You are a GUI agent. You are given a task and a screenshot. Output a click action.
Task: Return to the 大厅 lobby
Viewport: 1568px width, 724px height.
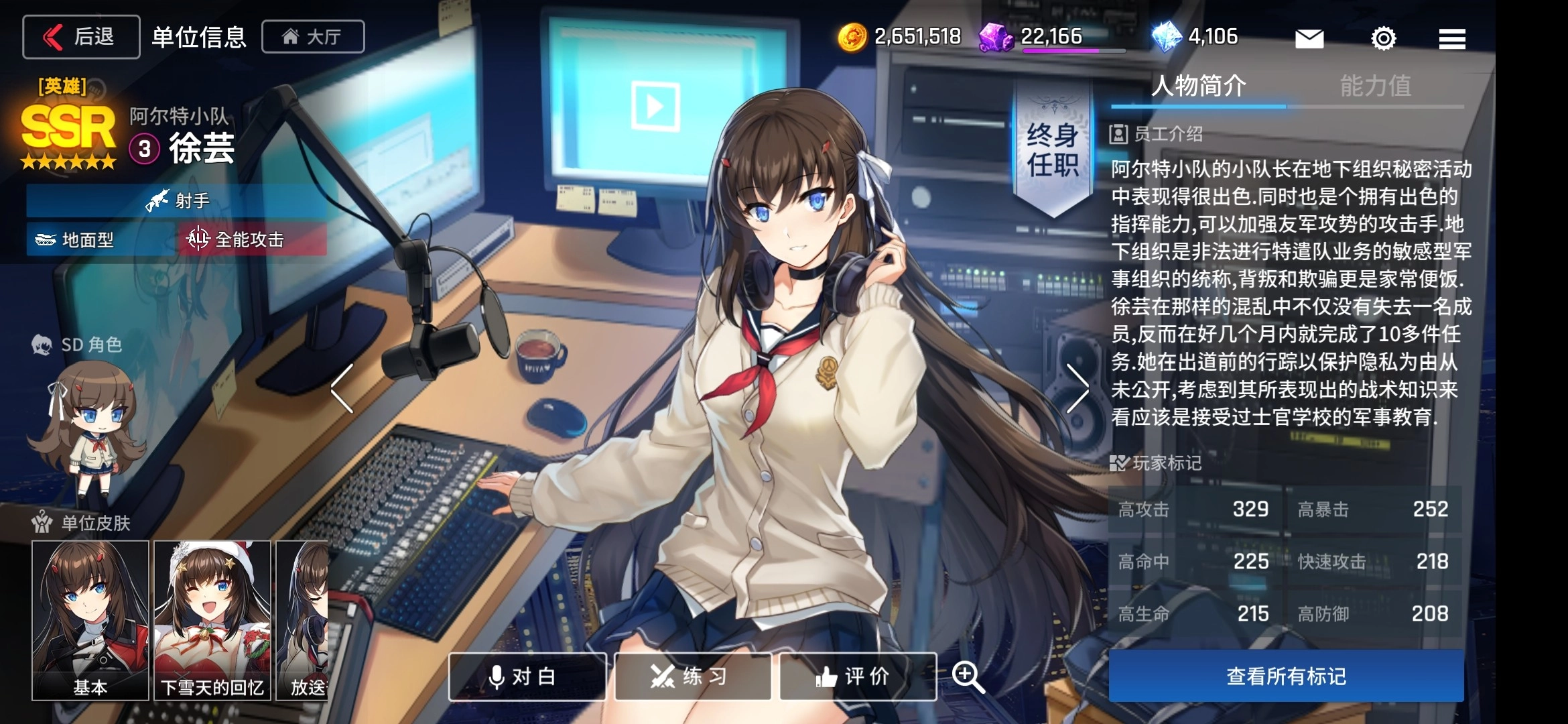(313, 37)
